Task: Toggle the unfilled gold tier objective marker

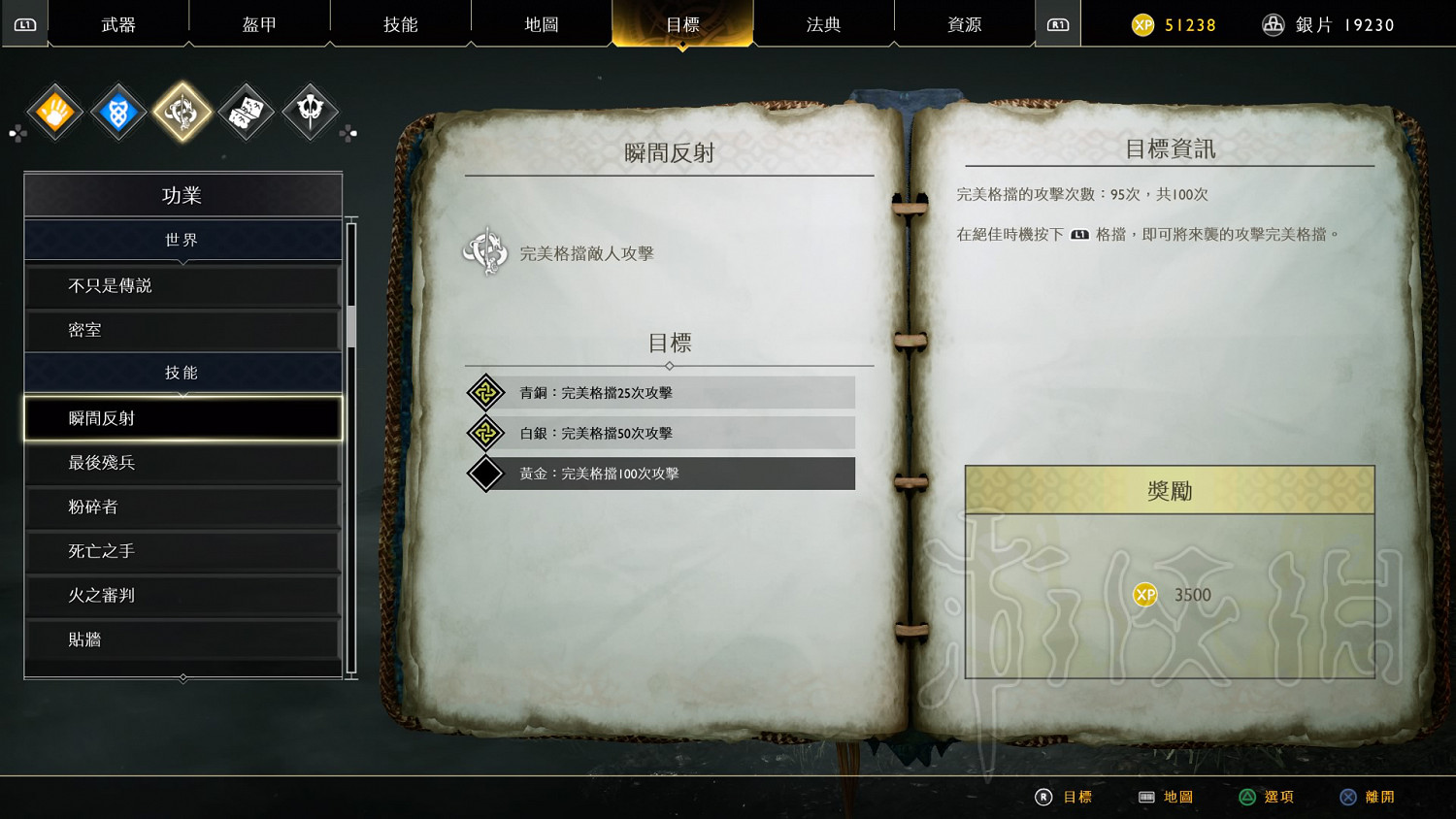Action: tap(486, 474)
